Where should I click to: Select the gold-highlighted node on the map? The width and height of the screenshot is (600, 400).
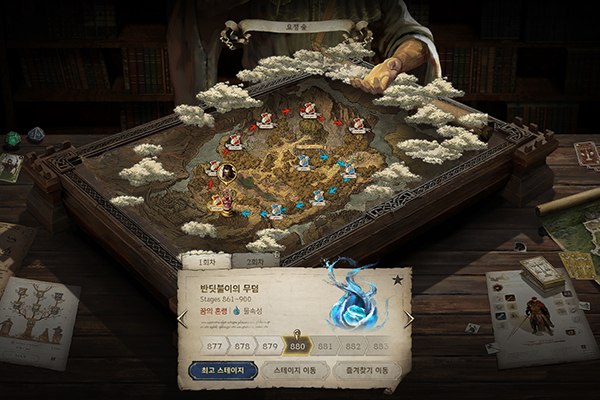(x=217, y=204)
